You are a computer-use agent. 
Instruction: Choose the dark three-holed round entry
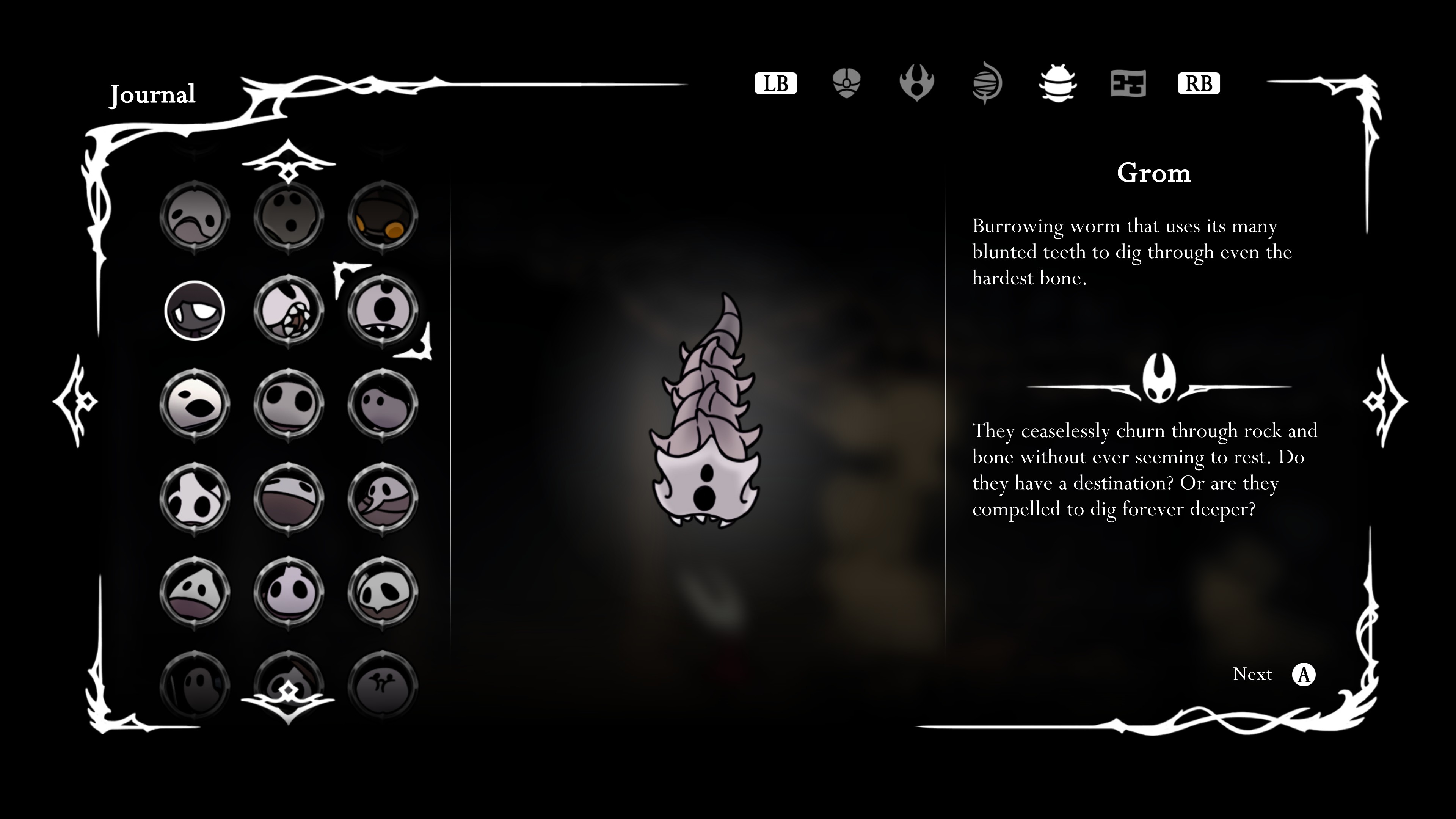point(289,217)
